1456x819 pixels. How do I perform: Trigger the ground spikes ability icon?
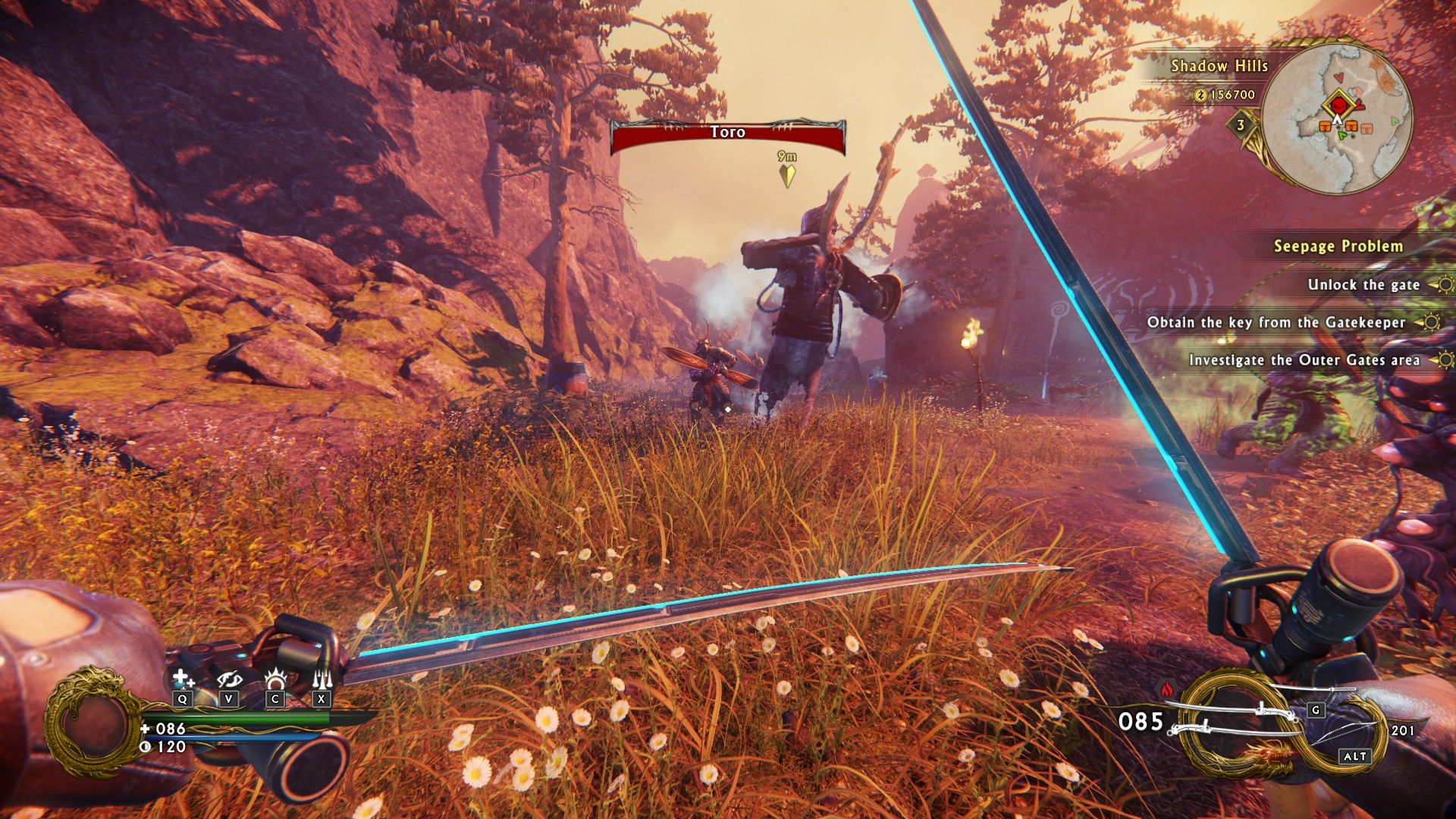tap(322, 678)
